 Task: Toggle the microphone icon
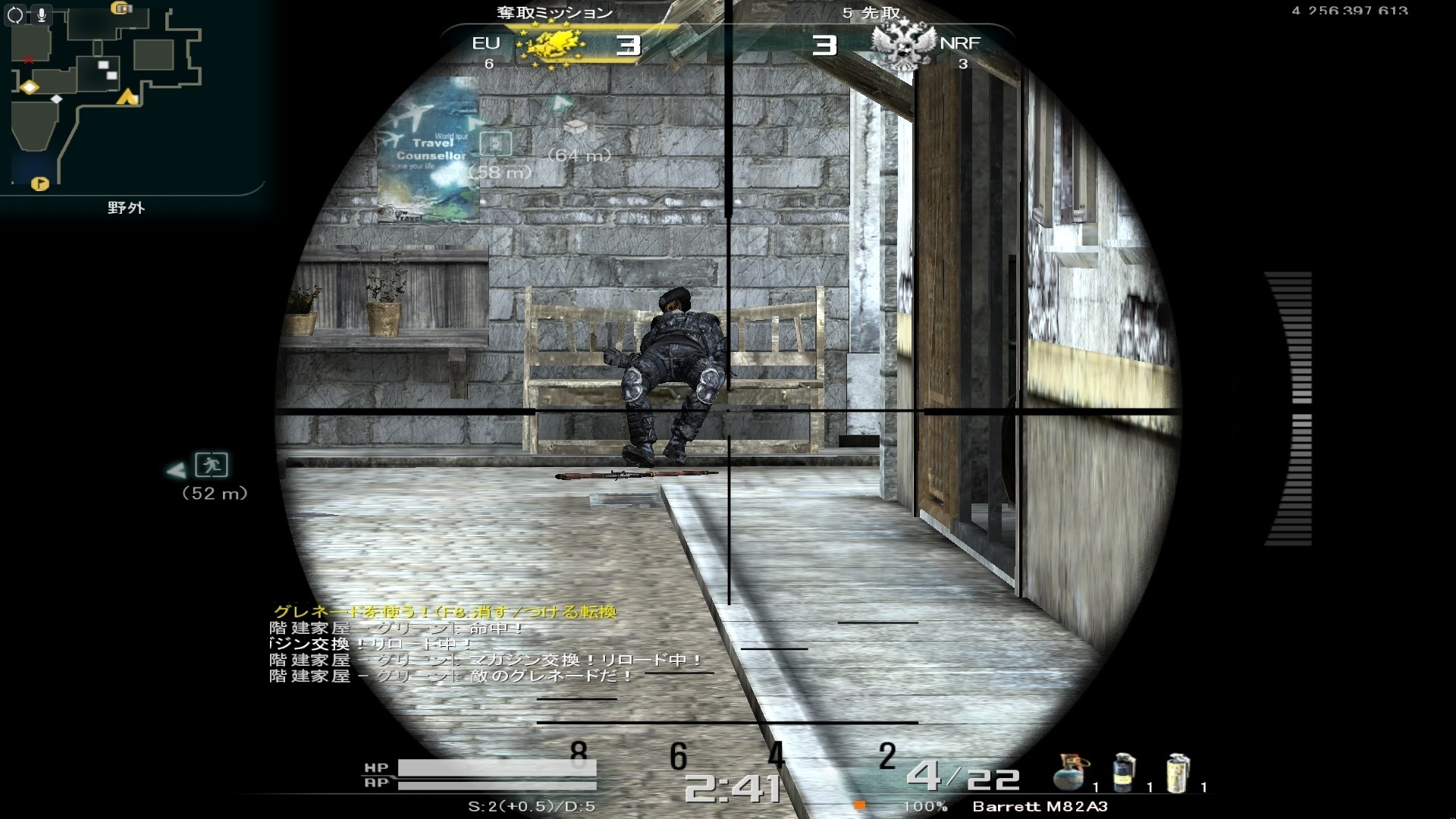coord(41,14)
